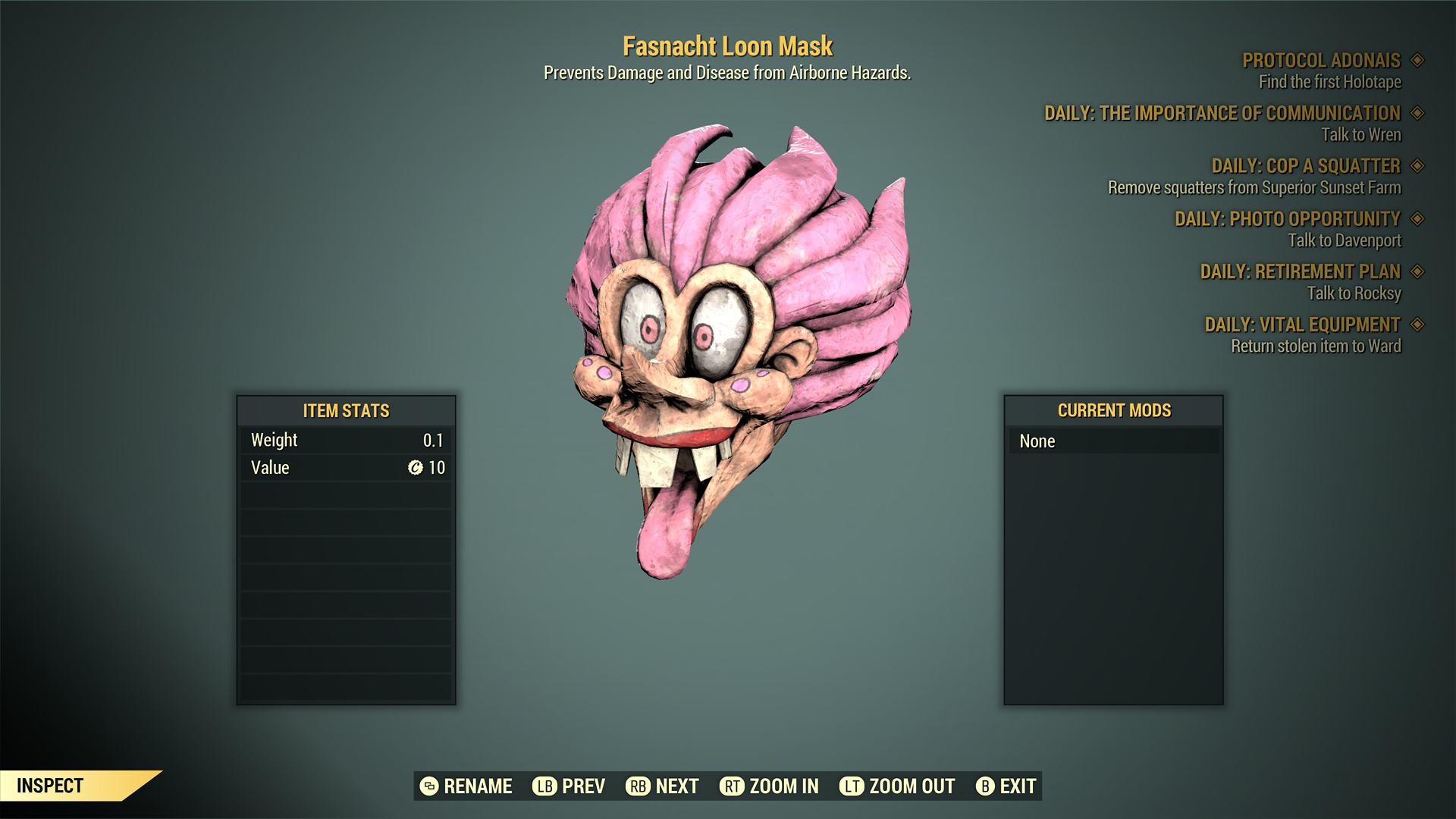Select None in the Current Mods panel
The image size is (1456, 819).
(1115, 441)
